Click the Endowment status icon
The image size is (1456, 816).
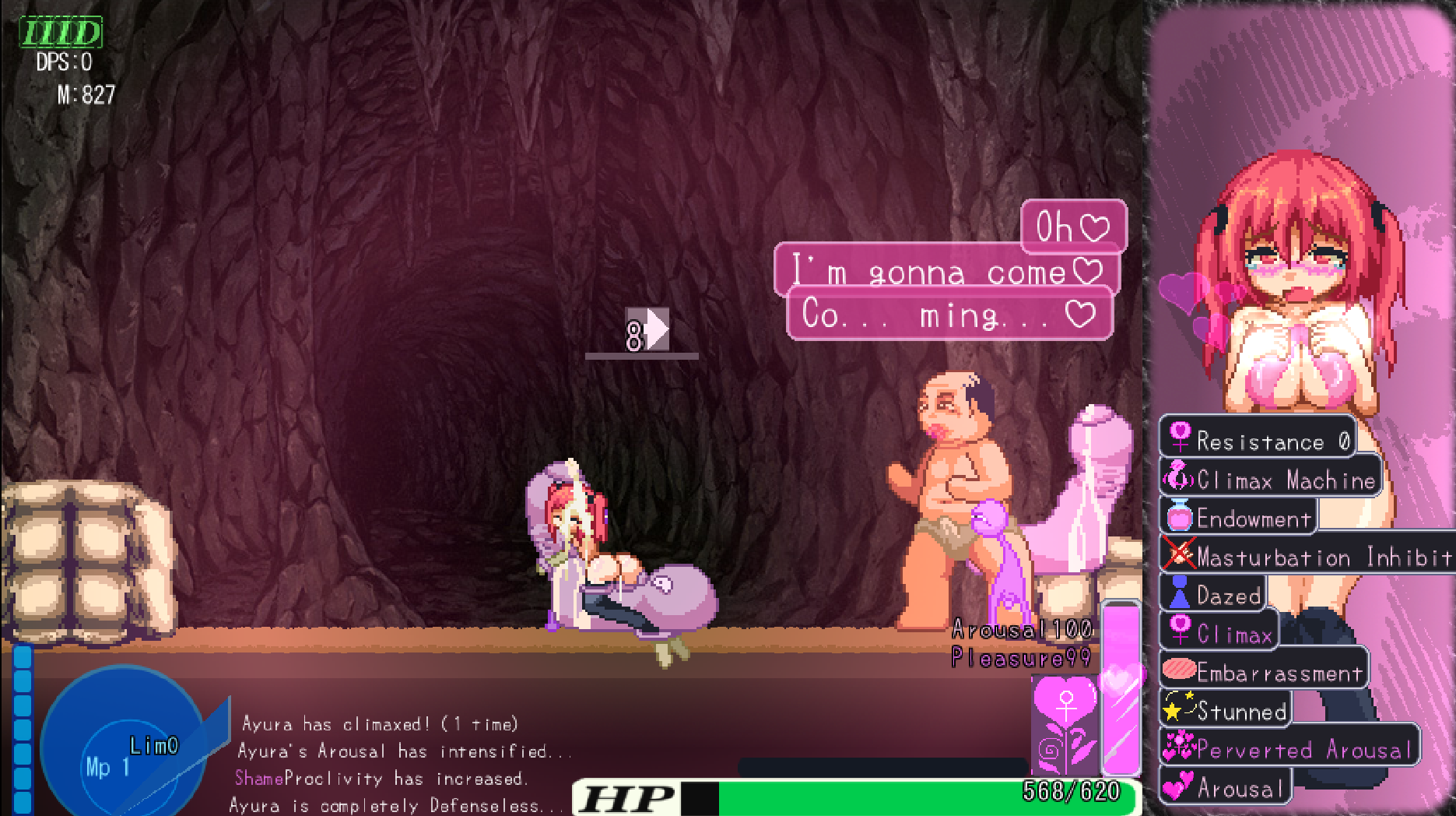click(x=1179, y=516)
